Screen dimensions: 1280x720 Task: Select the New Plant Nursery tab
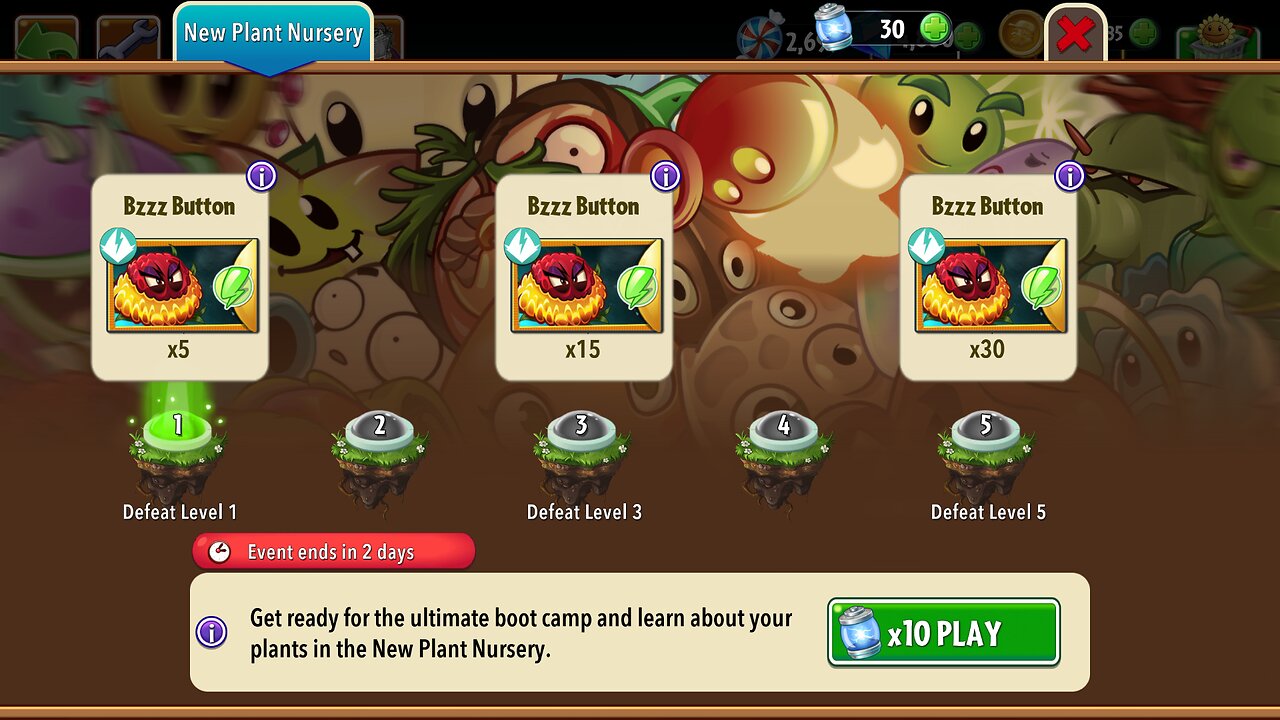[x=273, y=33]
